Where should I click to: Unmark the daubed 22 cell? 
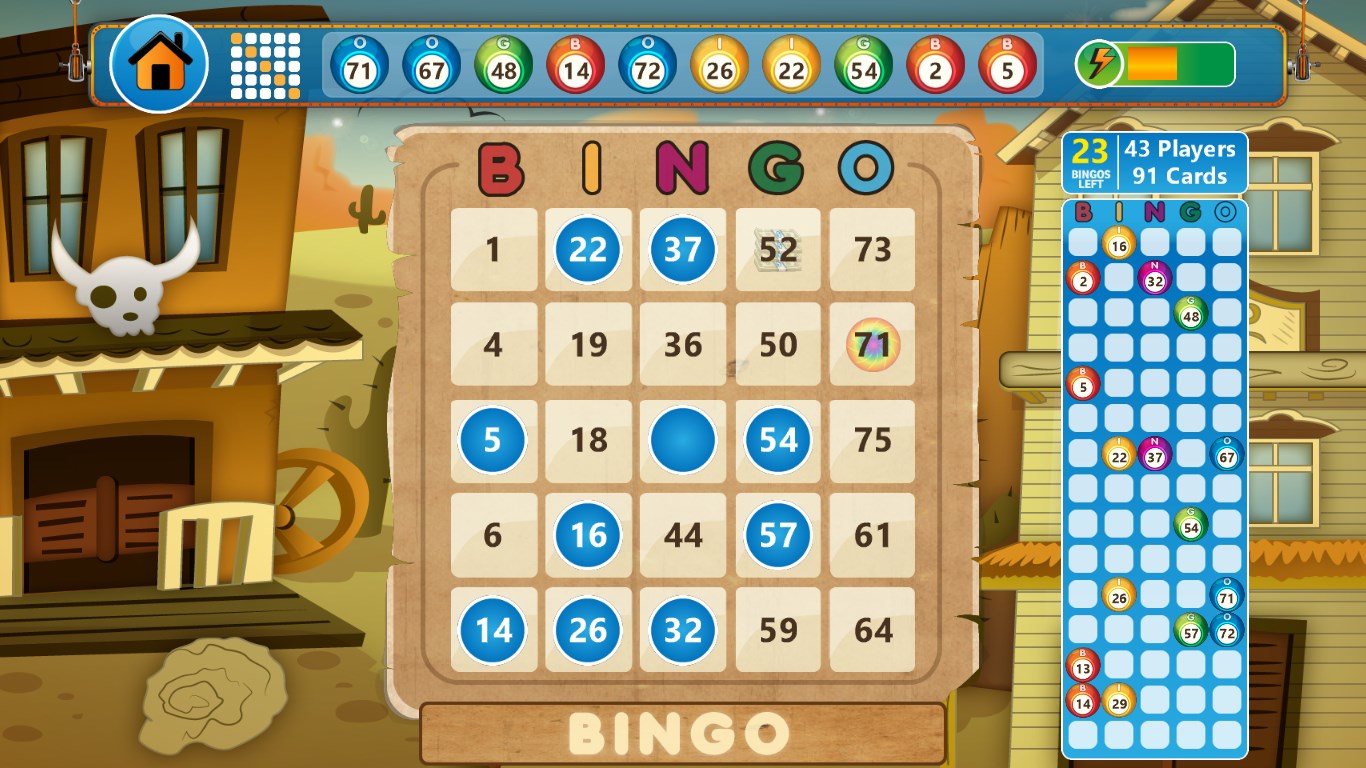click(x=588, y=251)
